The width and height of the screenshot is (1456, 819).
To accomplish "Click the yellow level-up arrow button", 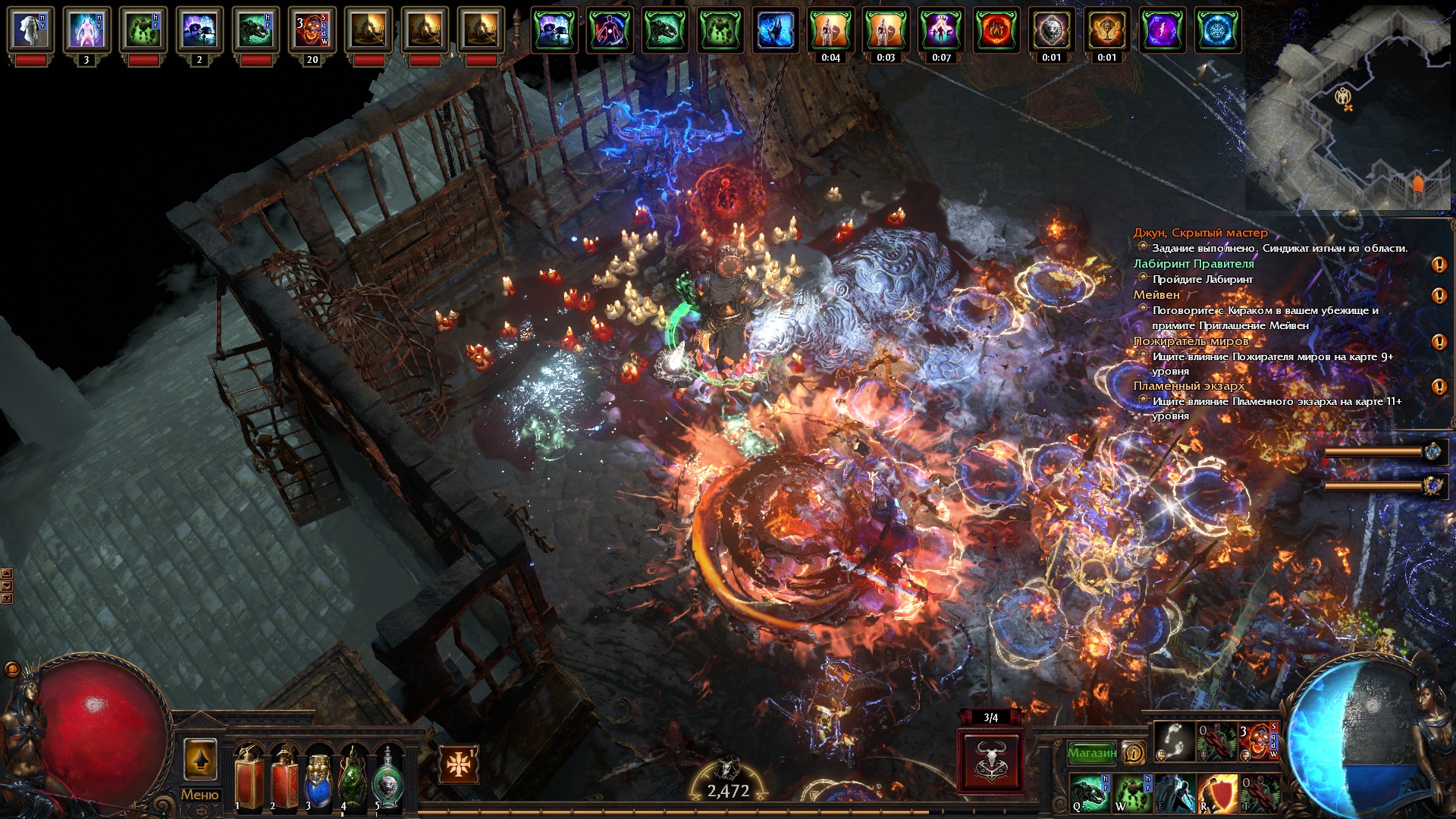I will point(200,760).
